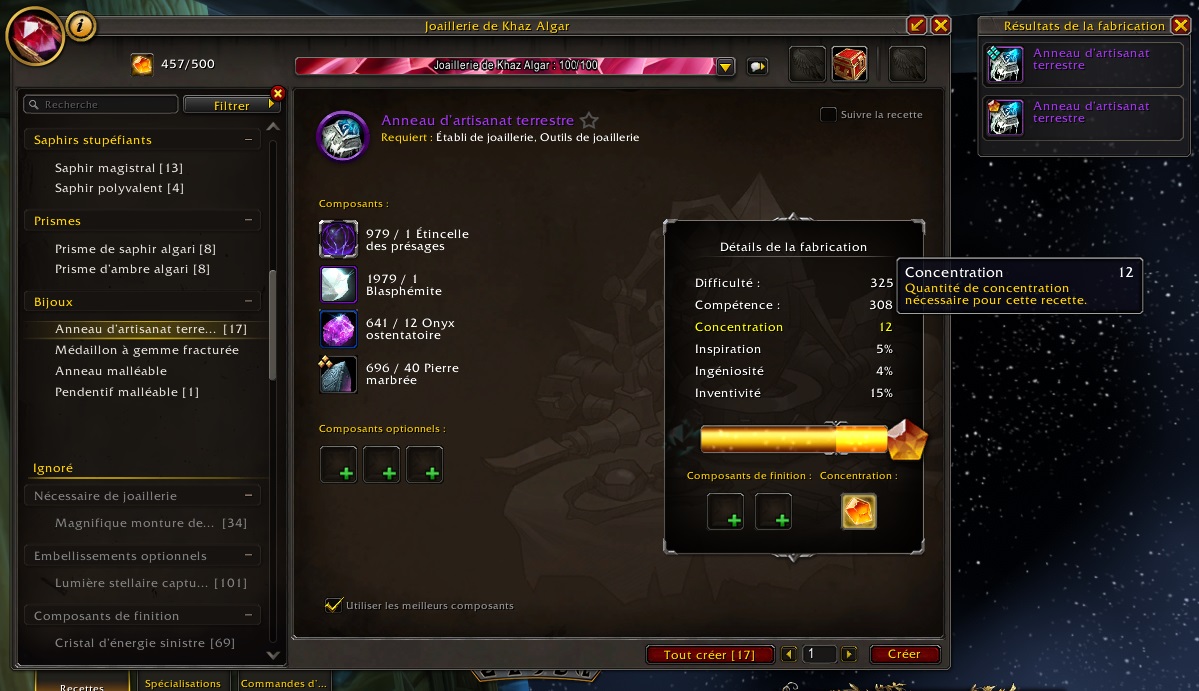1199x691 pixels.
Task: Favorite the recipe with the star icon
Action: point(589,121)
